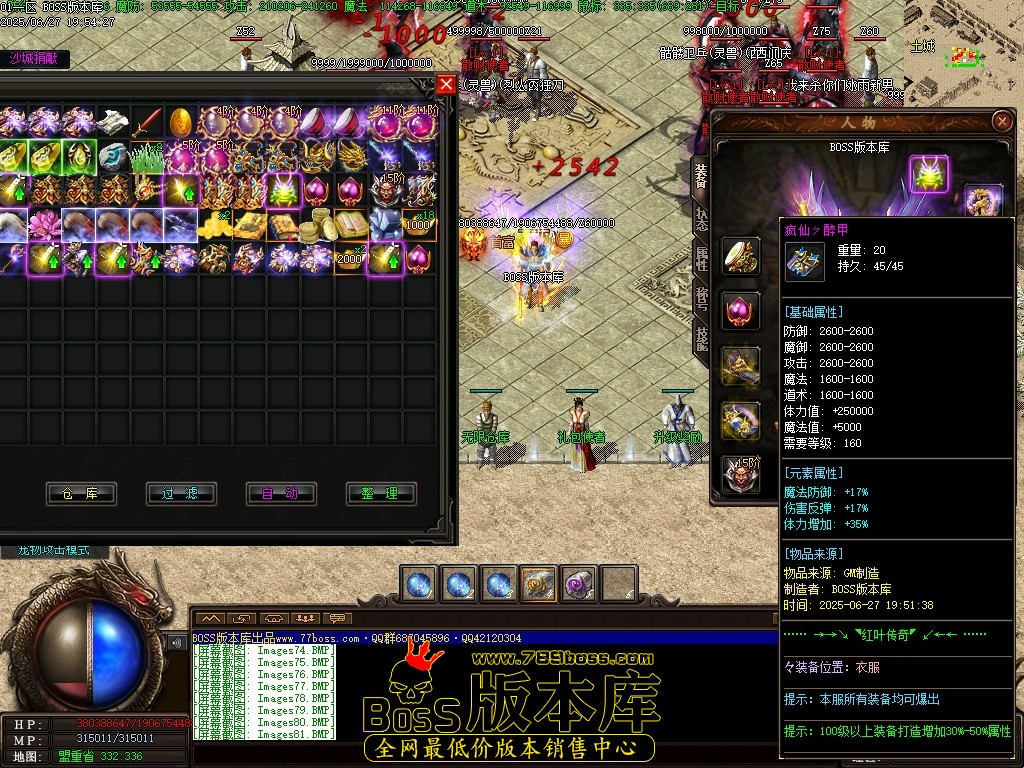Choose the pink lotus flower item
Viewport: 1024px width, 768px height.
click(45, 225)
